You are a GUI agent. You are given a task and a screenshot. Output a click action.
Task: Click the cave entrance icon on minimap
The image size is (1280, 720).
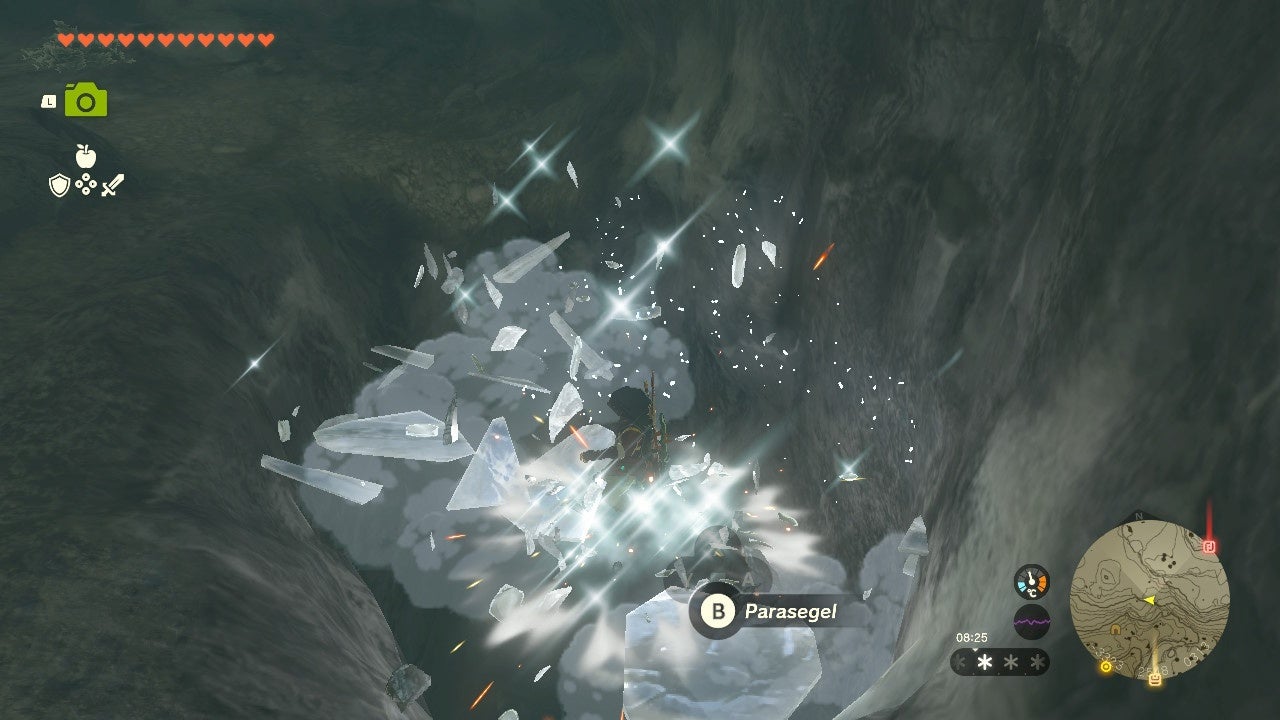pos(1115,630)
